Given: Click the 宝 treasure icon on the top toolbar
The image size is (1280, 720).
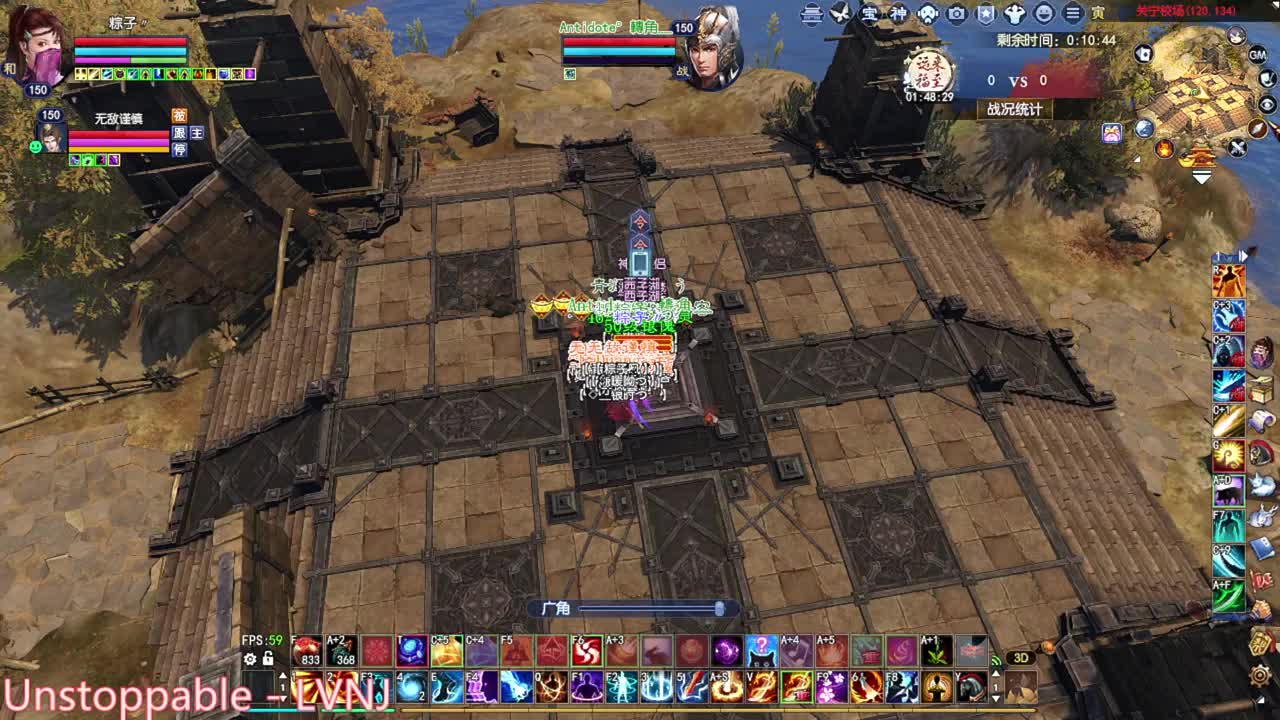Looking at the screenshot, I should (868, 12).
